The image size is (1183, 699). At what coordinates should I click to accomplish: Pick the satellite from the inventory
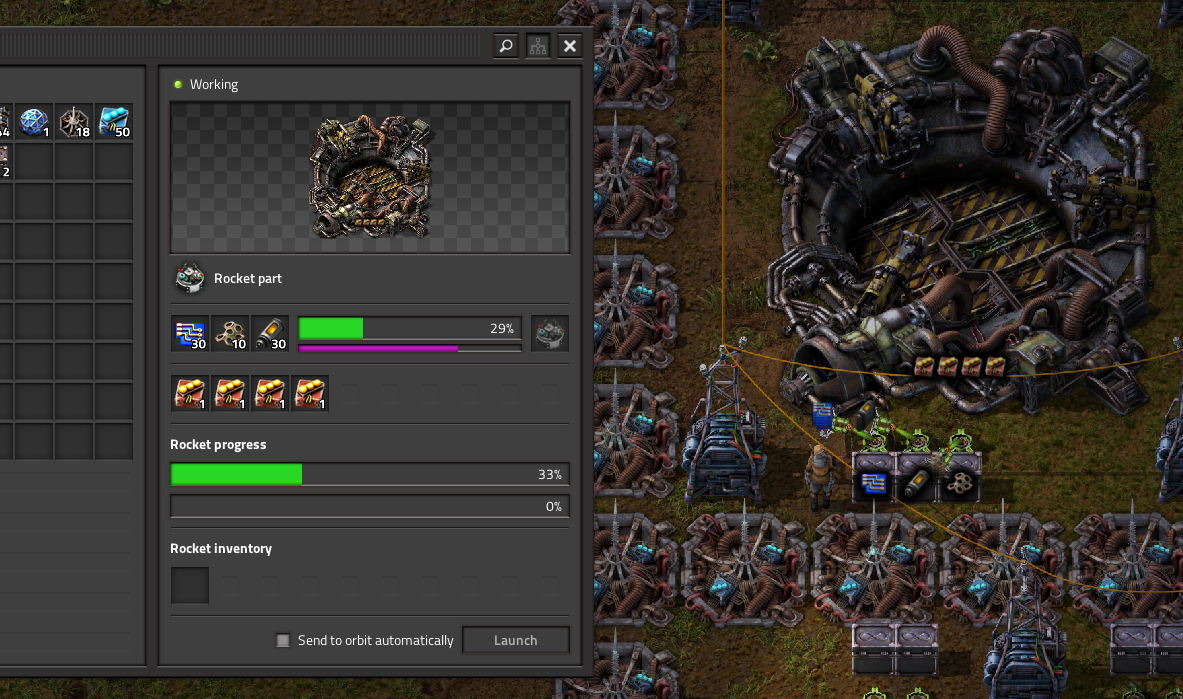click(34, 122)
